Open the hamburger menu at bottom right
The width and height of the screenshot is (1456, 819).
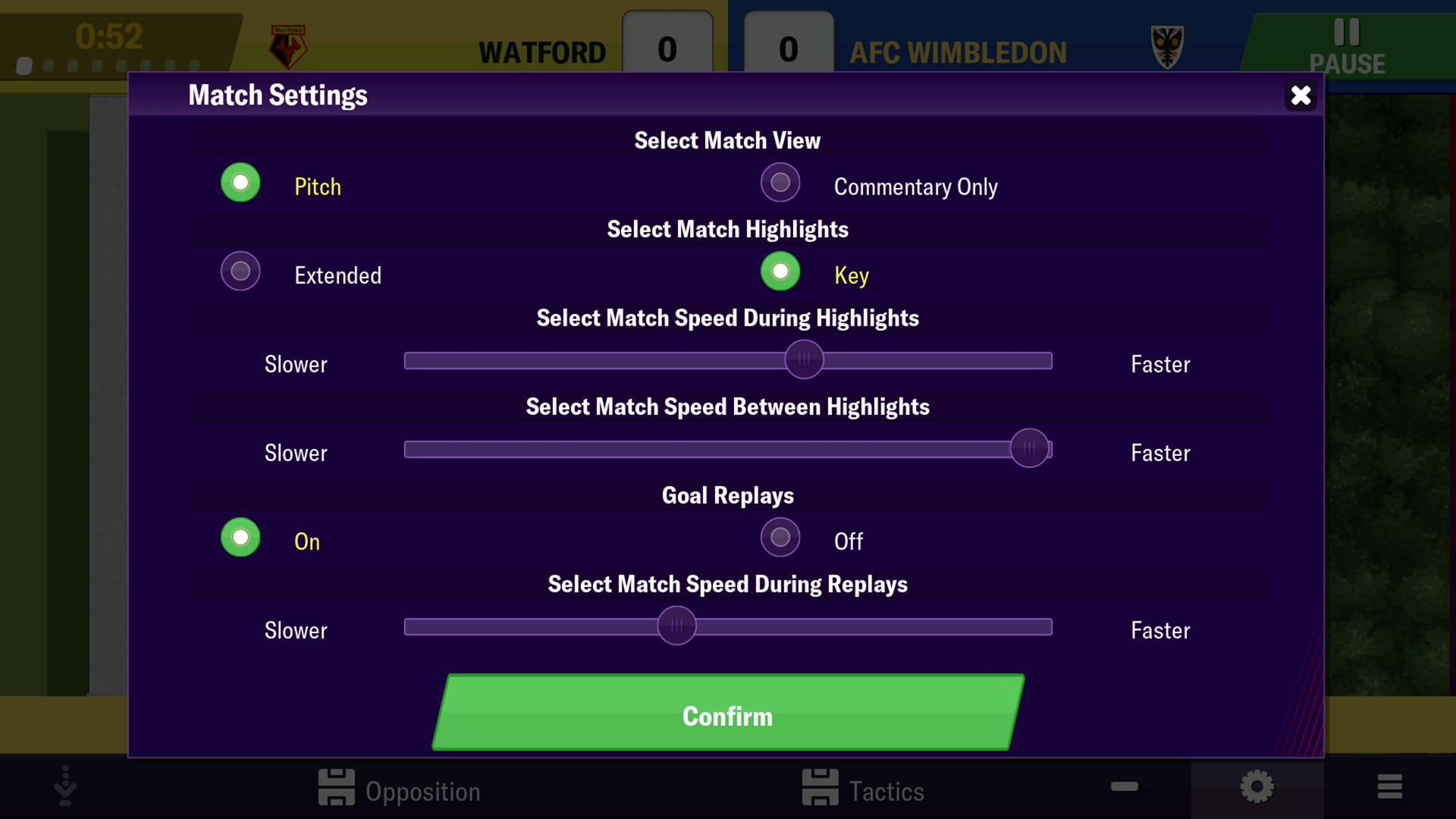[1390, 788]
